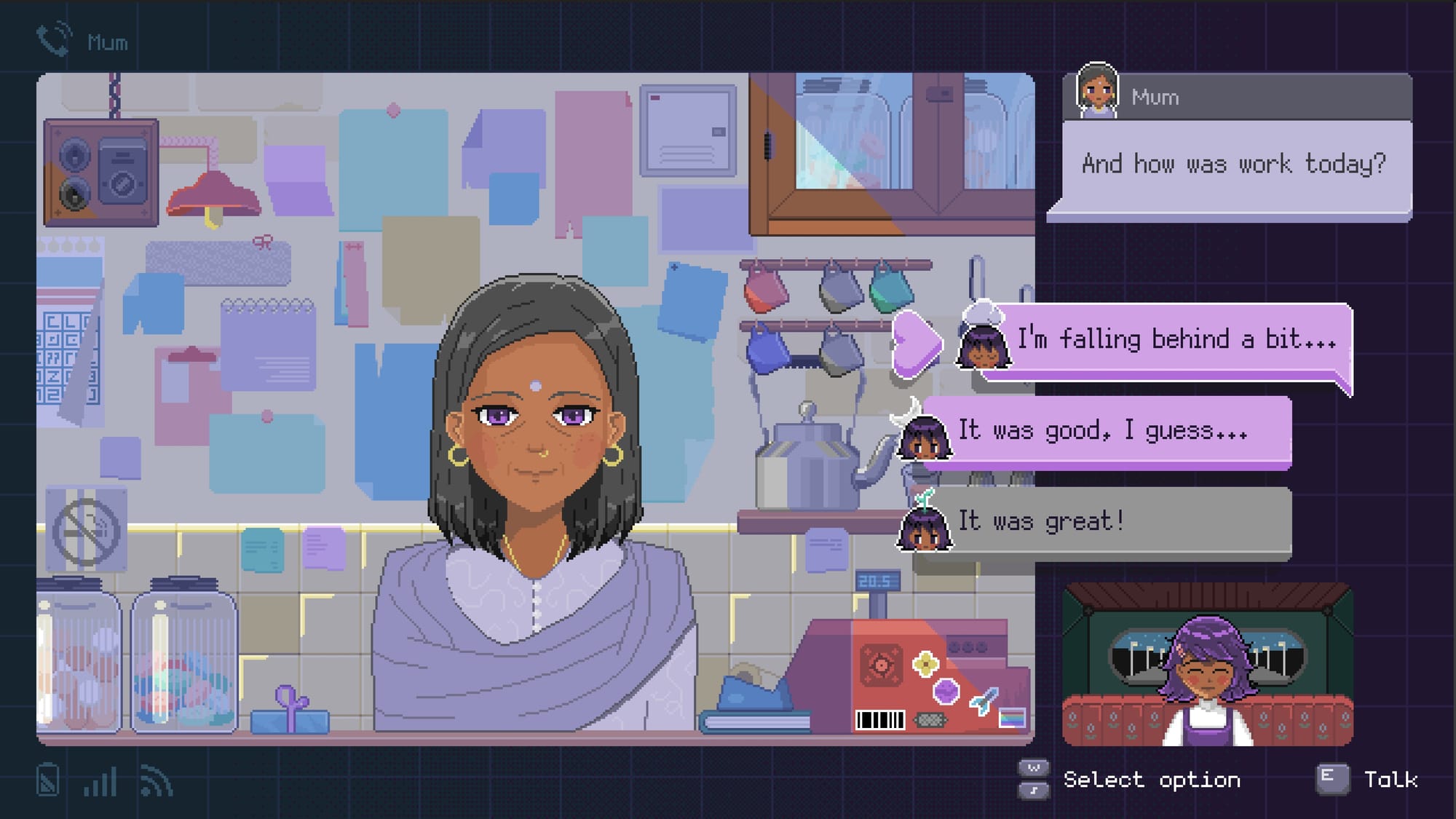The image size is (1456, 819).
Task: Click the purple smiley sticker
Action: [x=946, y=690]
